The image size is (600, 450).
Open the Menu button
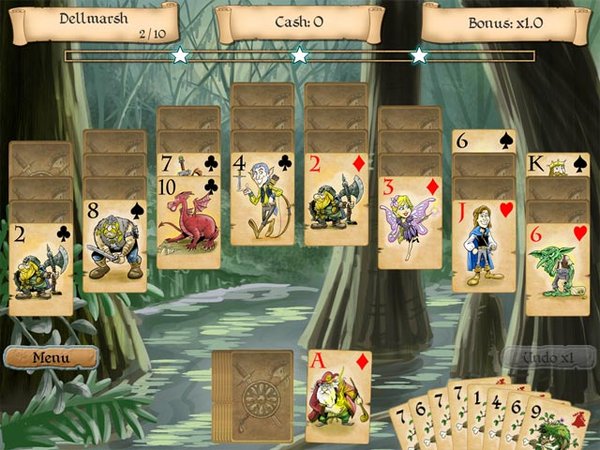tap(50, 357)
